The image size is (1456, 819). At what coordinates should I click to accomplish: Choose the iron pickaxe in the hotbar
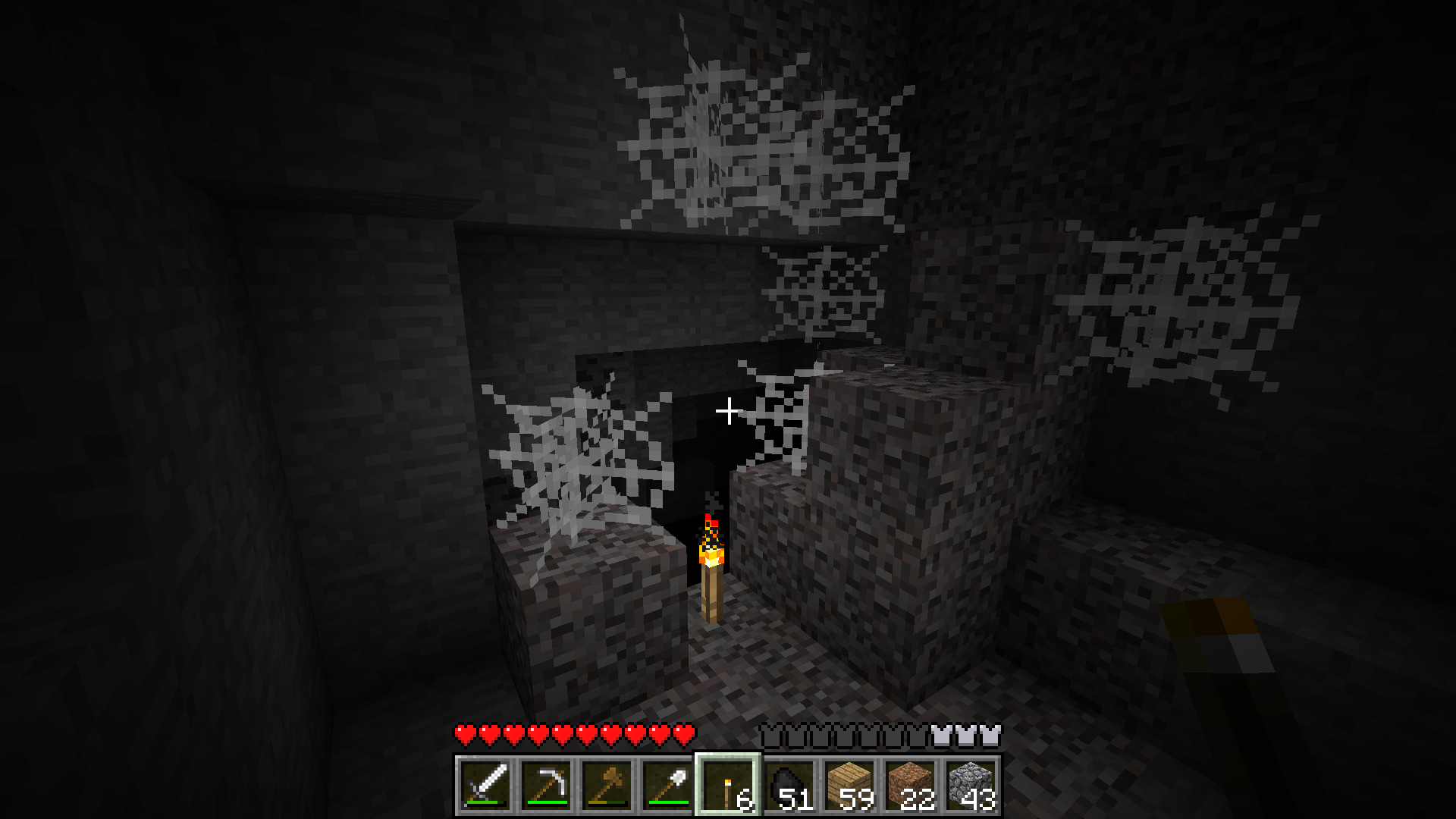click(546, 785)
